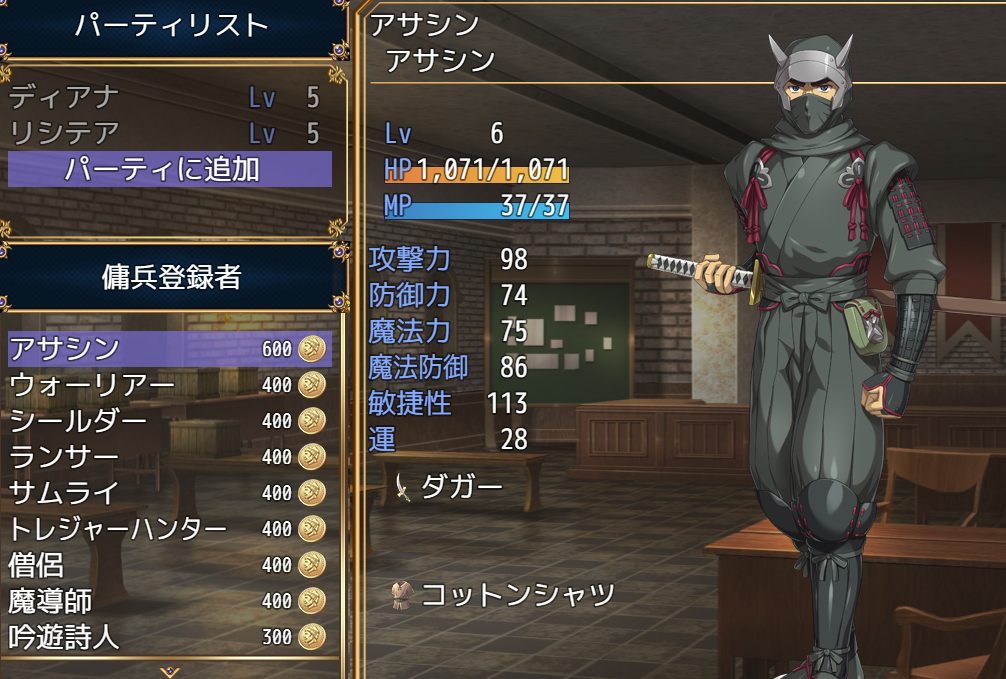1006x679 pixels.
Task: Pick the ランサー mercenary
Action: 169,457
